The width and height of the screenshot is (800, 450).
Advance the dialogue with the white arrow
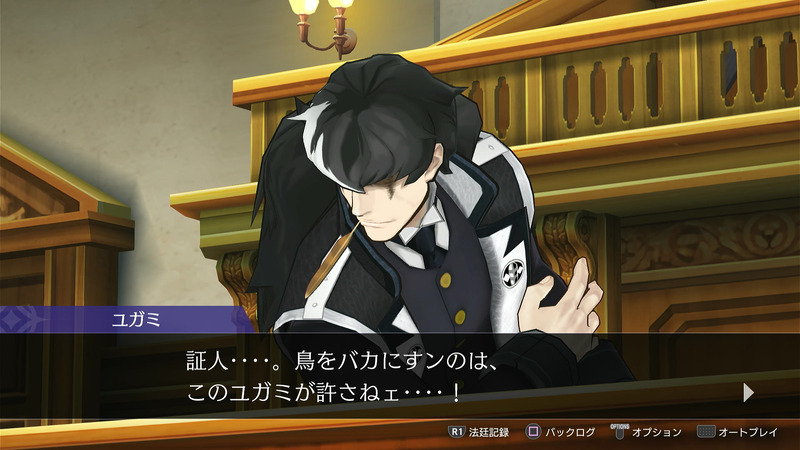coord(748,393)
